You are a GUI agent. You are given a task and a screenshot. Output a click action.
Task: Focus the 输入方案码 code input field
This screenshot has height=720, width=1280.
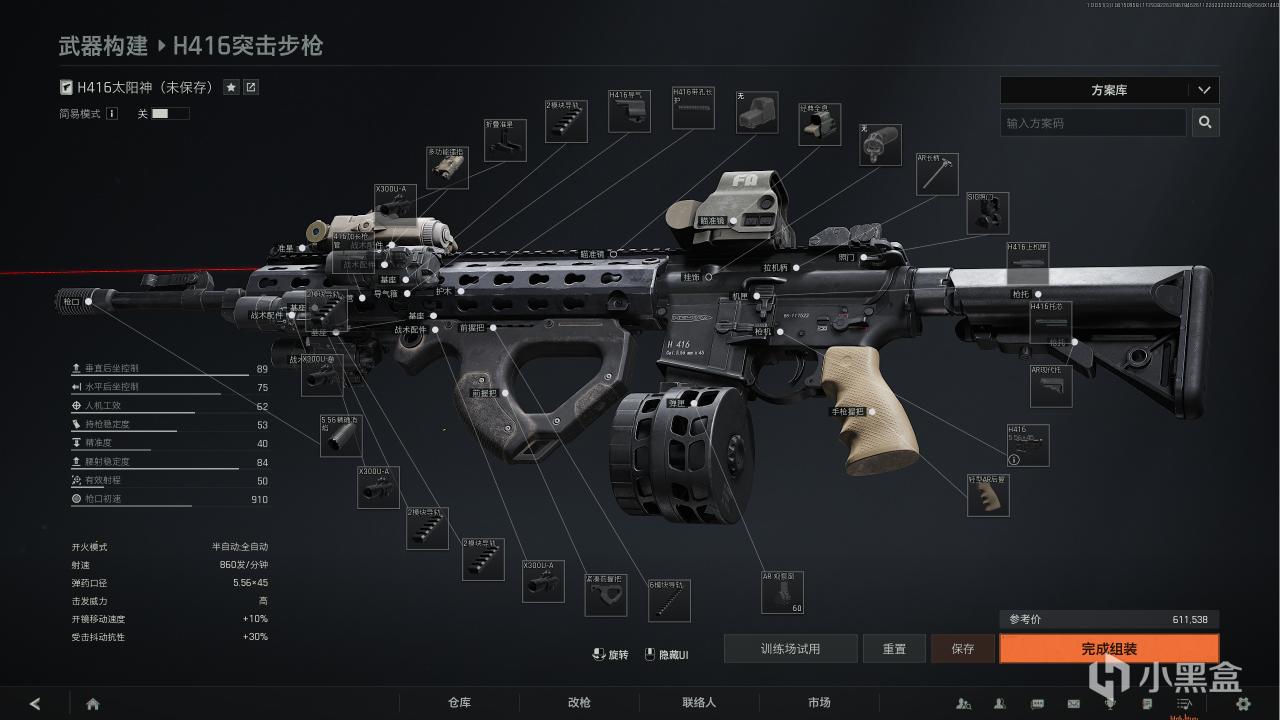tap(1092, 123)
